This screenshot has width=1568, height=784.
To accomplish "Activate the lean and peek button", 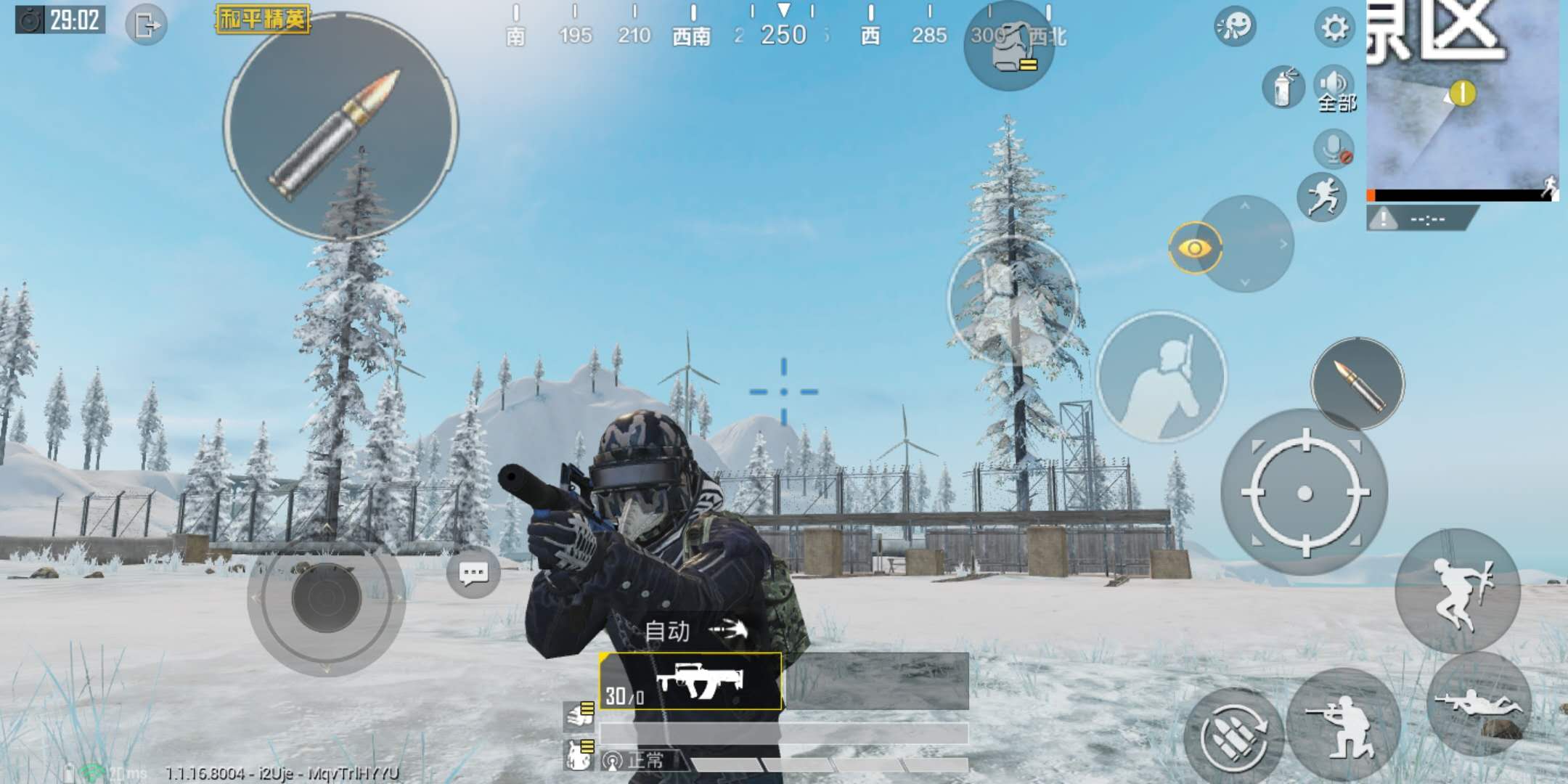I will (1161, 377).
